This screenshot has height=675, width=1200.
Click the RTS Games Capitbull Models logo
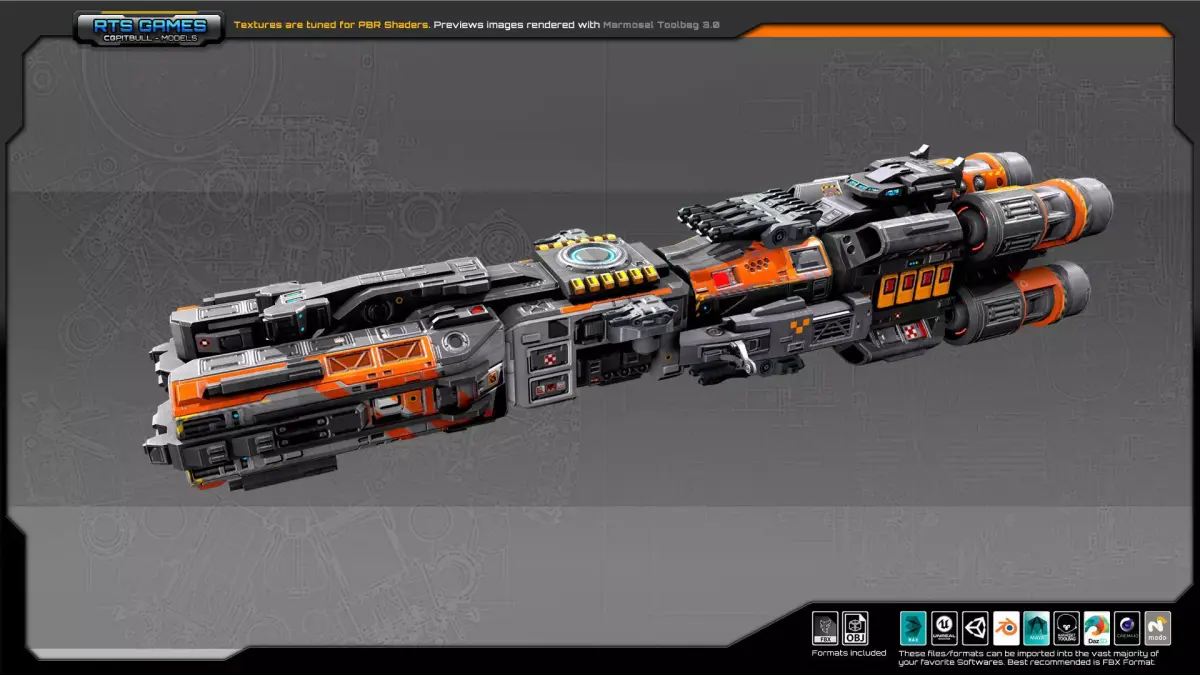click(x=148, y=28)
